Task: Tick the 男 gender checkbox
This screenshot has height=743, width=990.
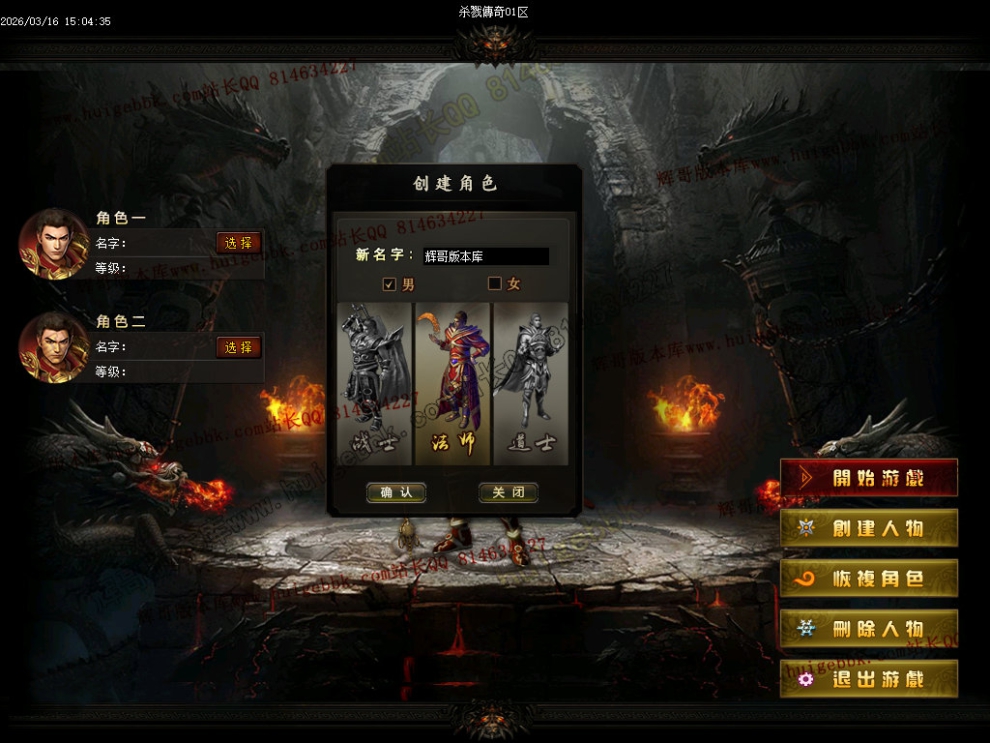Action: (x=390, y=284)
